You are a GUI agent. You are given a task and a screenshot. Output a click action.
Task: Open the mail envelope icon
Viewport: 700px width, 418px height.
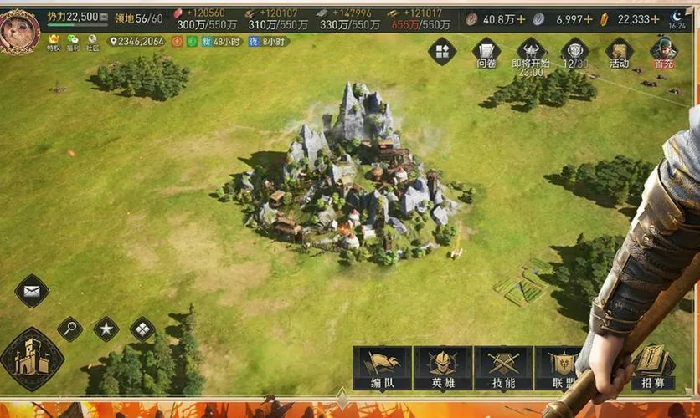point(32,291)
